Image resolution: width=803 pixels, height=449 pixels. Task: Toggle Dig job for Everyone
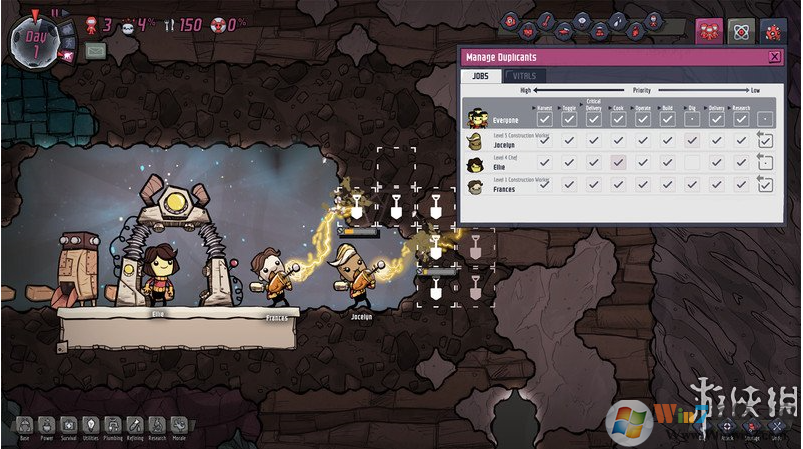[x=691, y=120]
